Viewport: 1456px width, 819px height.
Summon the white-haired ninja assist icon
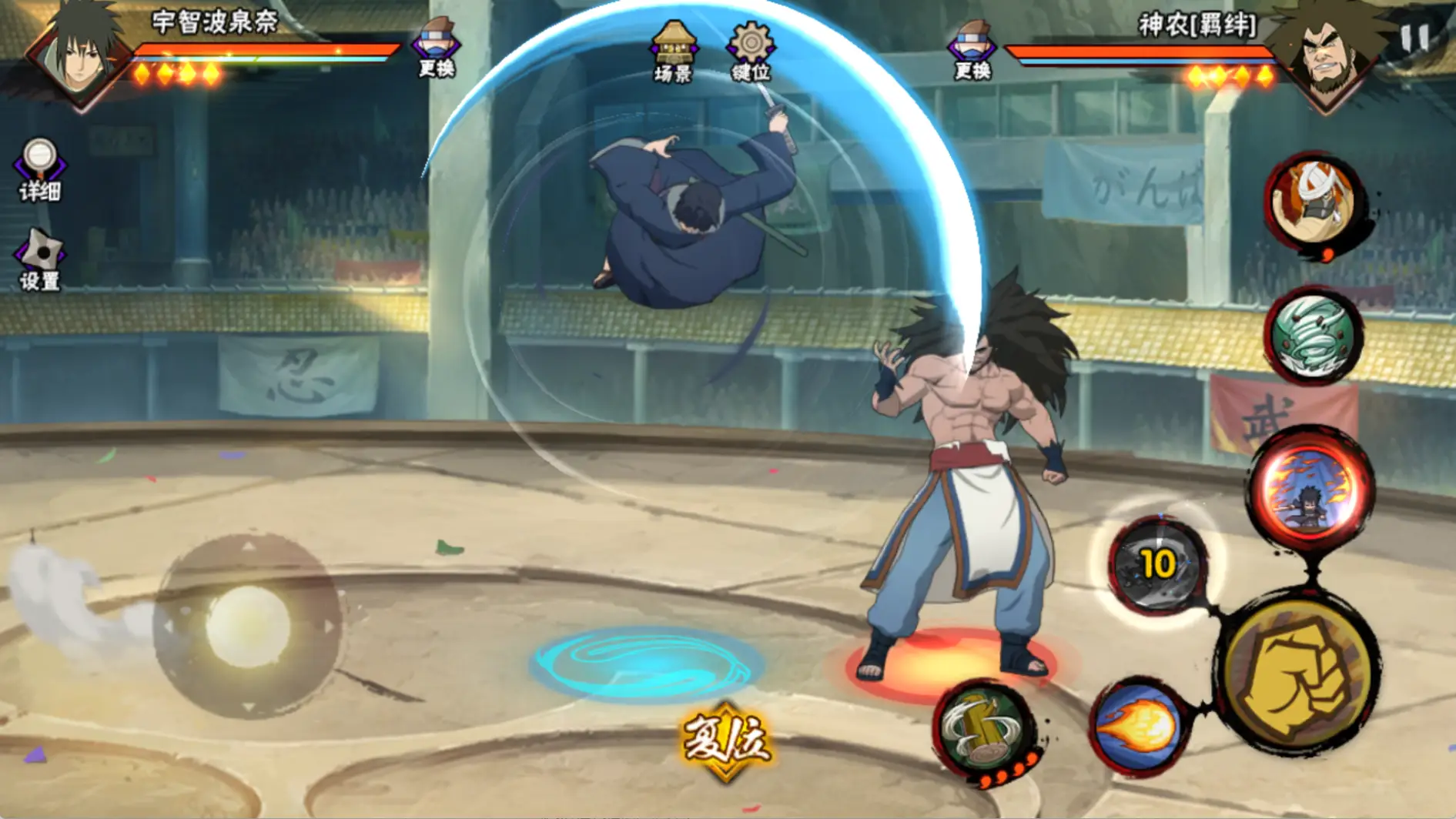[x=1313, y=202]
